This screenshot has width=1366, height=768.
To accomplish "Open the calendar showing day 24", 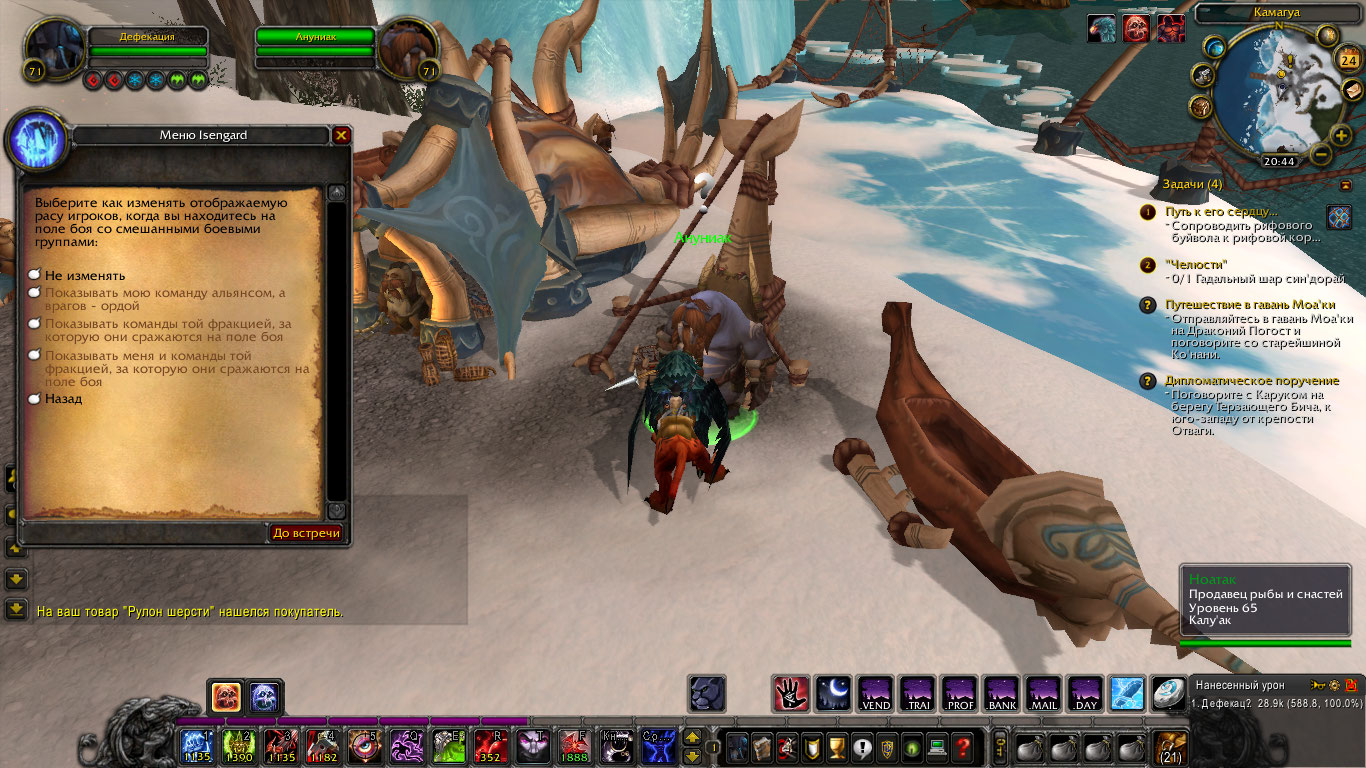I will coord(1346,60).
